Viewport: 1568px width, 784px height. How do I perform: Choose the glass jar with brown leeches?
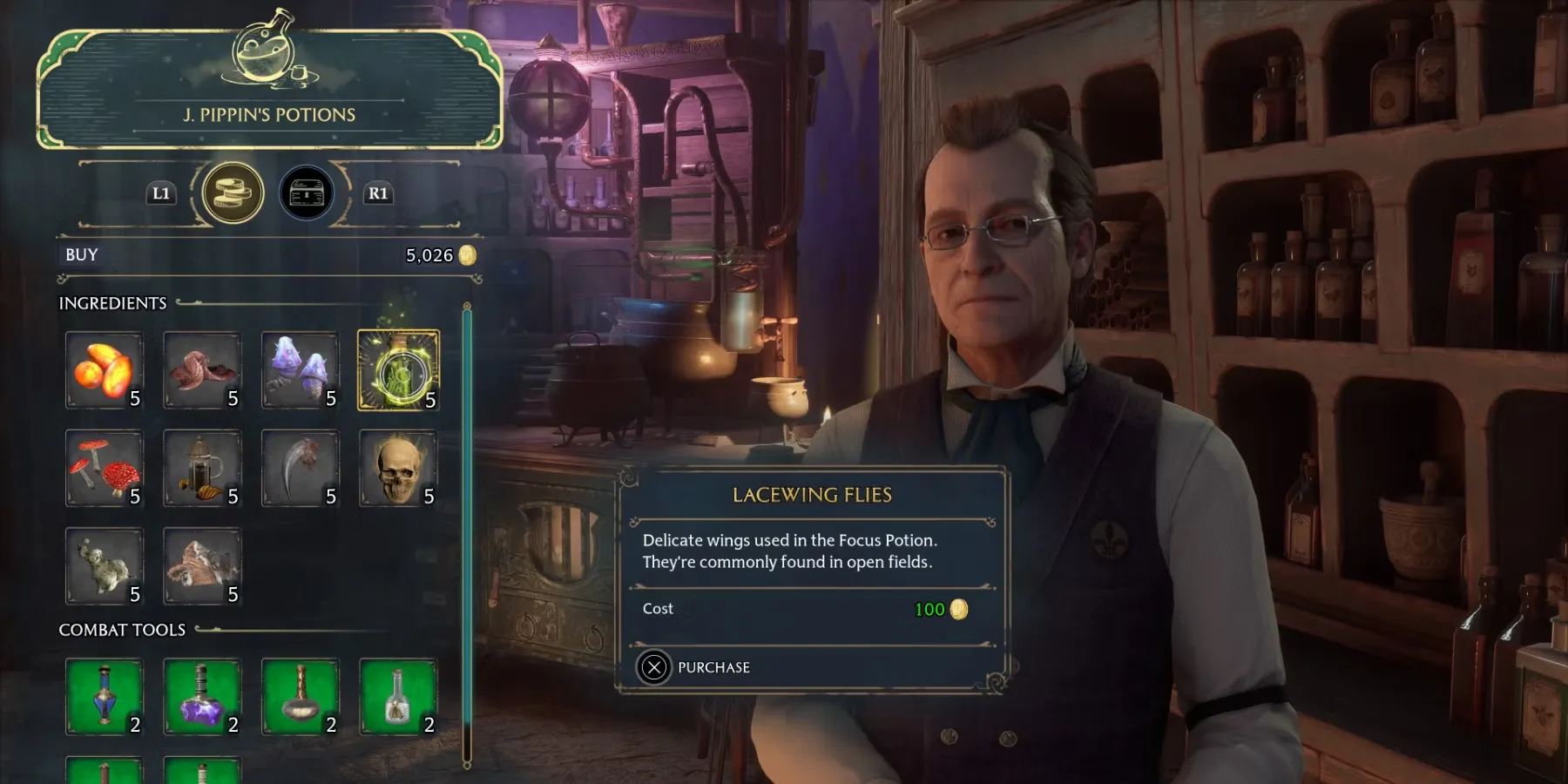point(202,469)
